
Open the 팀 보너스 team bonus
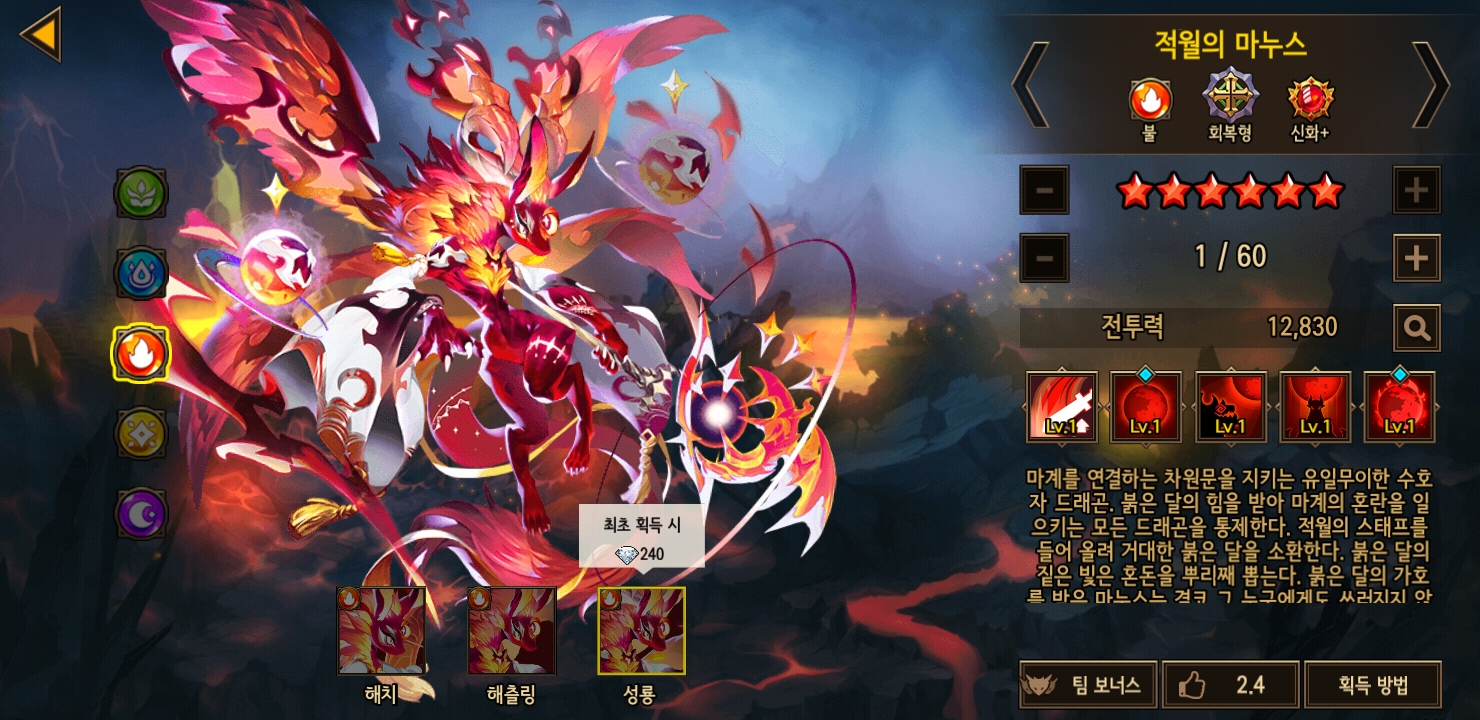[1088, 685]
